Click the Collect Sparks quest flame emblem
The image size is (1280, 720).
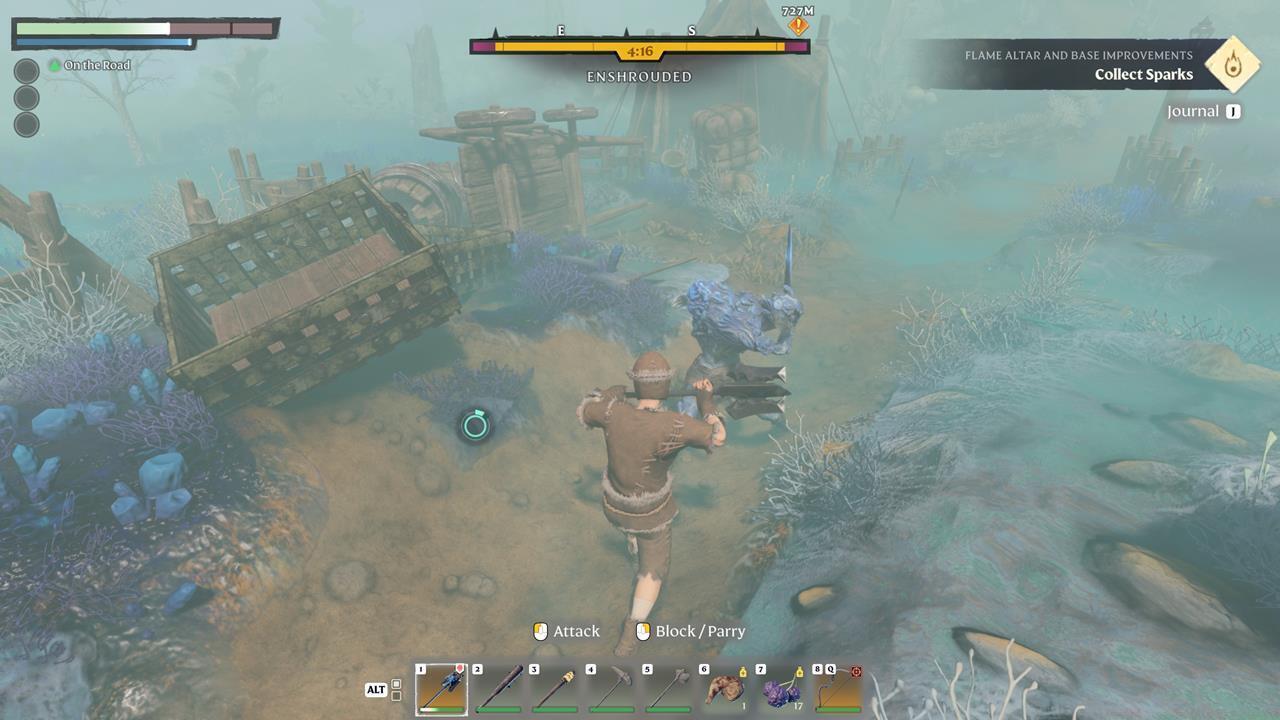pos(1235,65)
